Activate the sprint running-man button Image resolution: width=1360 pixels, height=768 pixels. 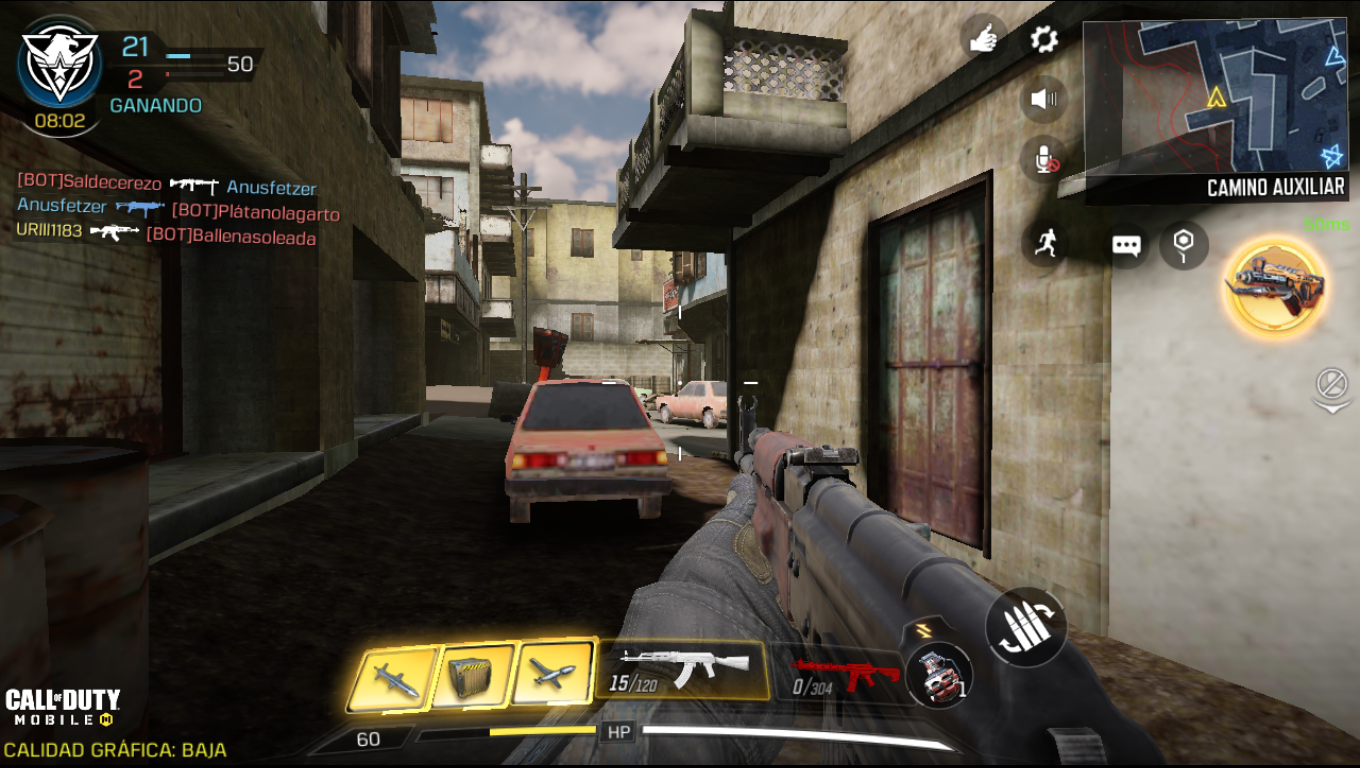[1045, 243]
